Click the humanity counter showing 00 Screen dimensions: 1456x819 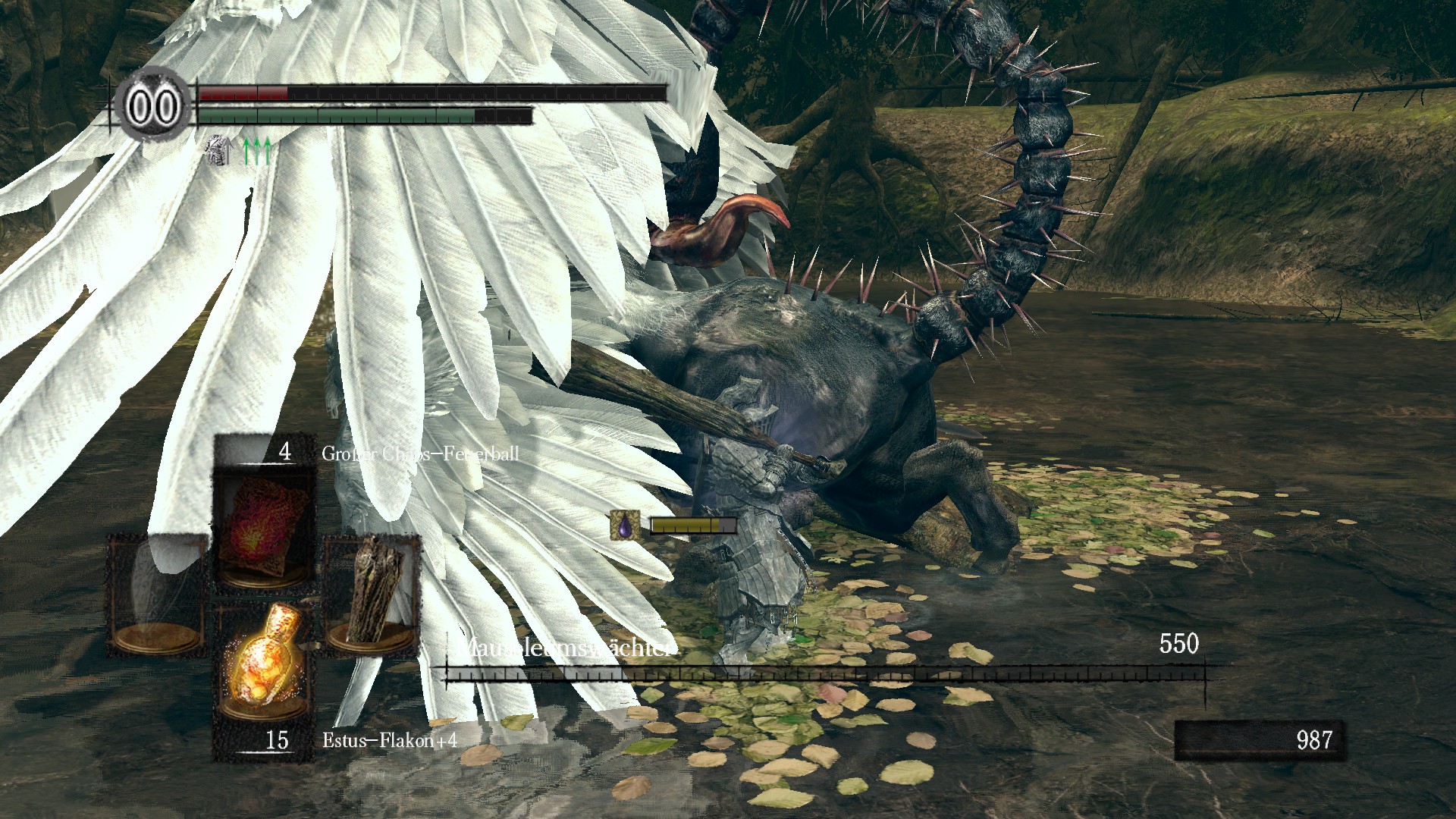click(153, 107)
